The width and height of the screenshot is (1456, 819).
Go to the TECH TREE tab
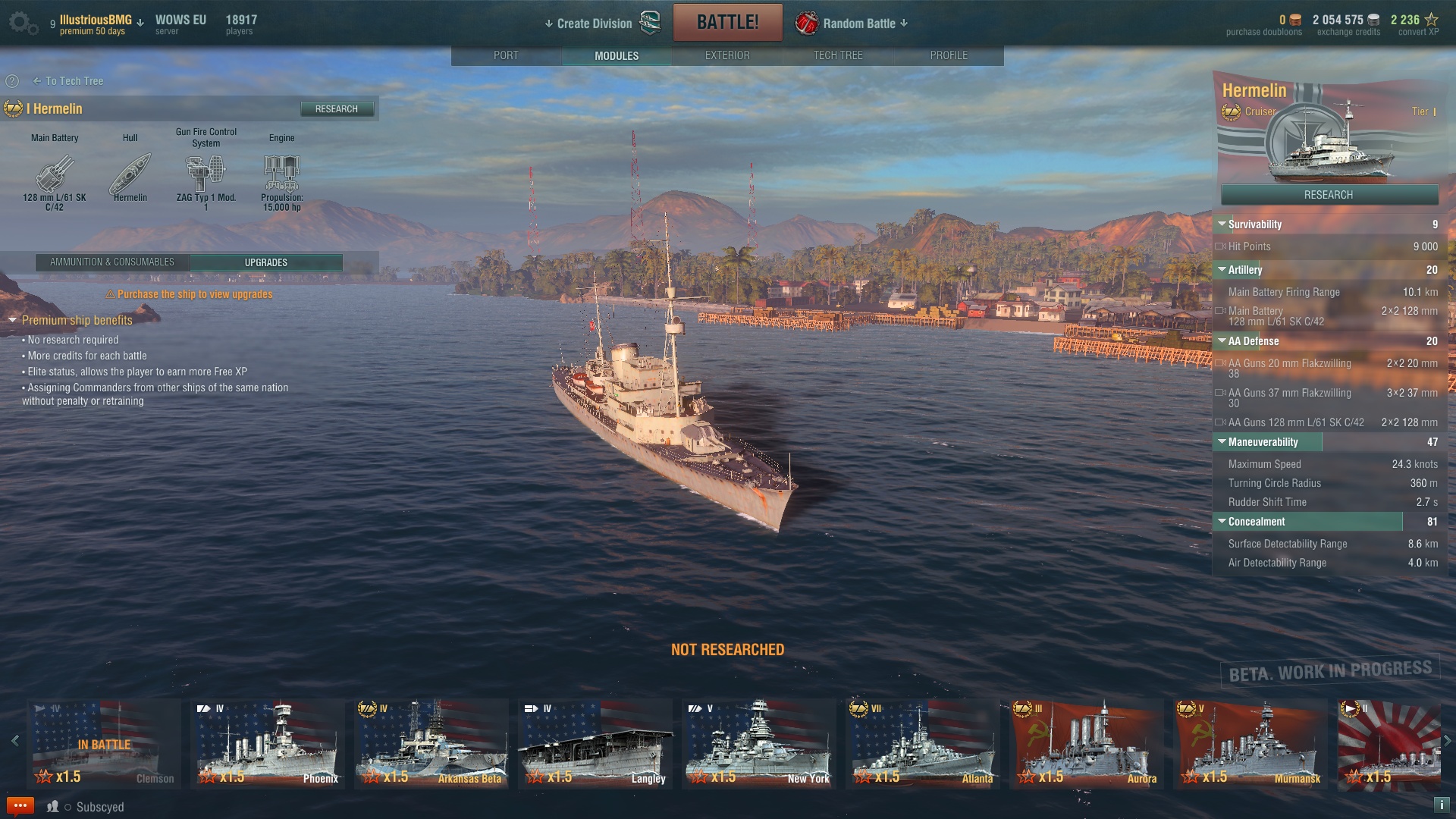tap(838, 55)
